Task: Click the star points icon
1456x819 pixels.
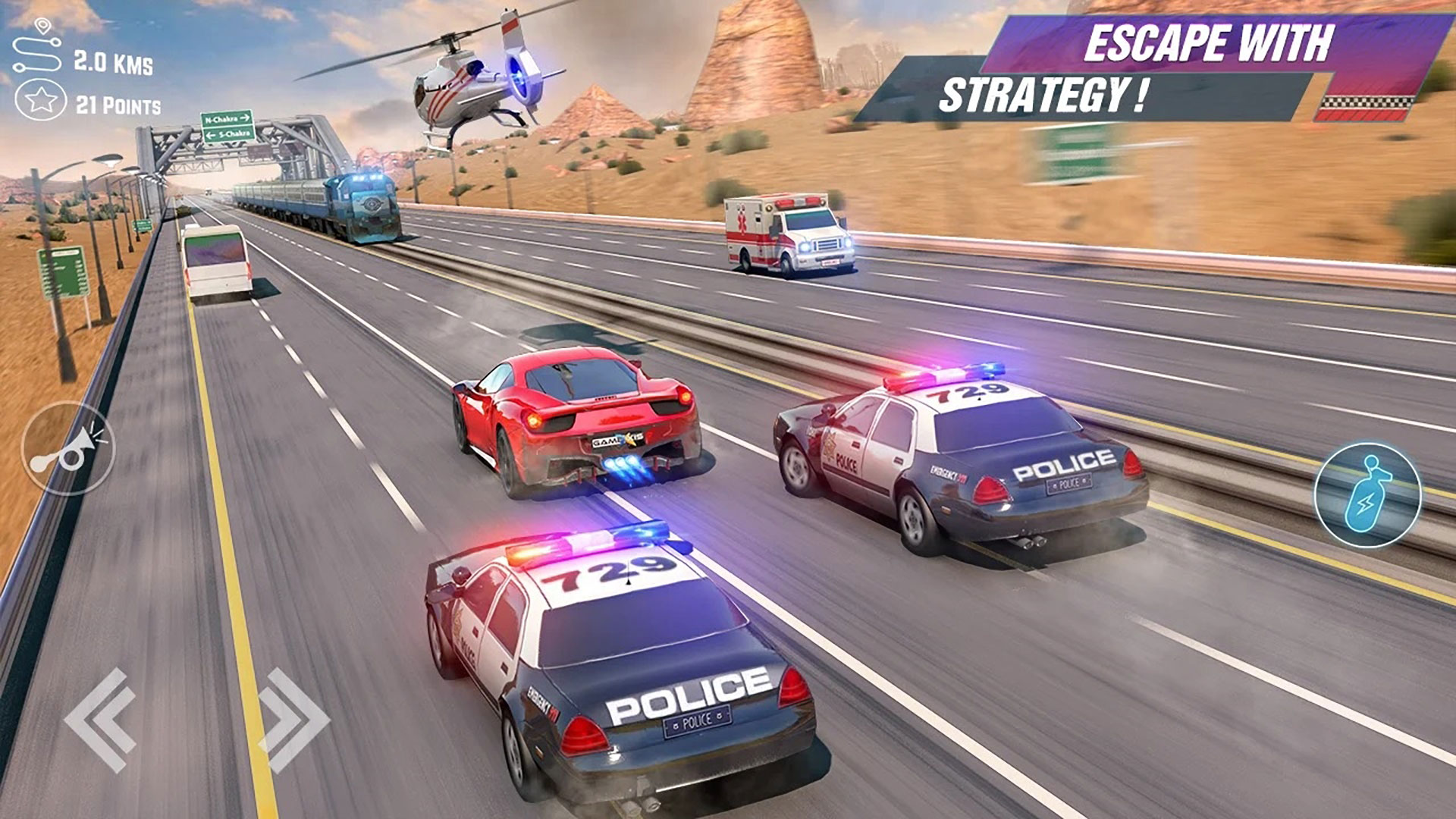Action: pyautogui.click(x=42, y=99)
